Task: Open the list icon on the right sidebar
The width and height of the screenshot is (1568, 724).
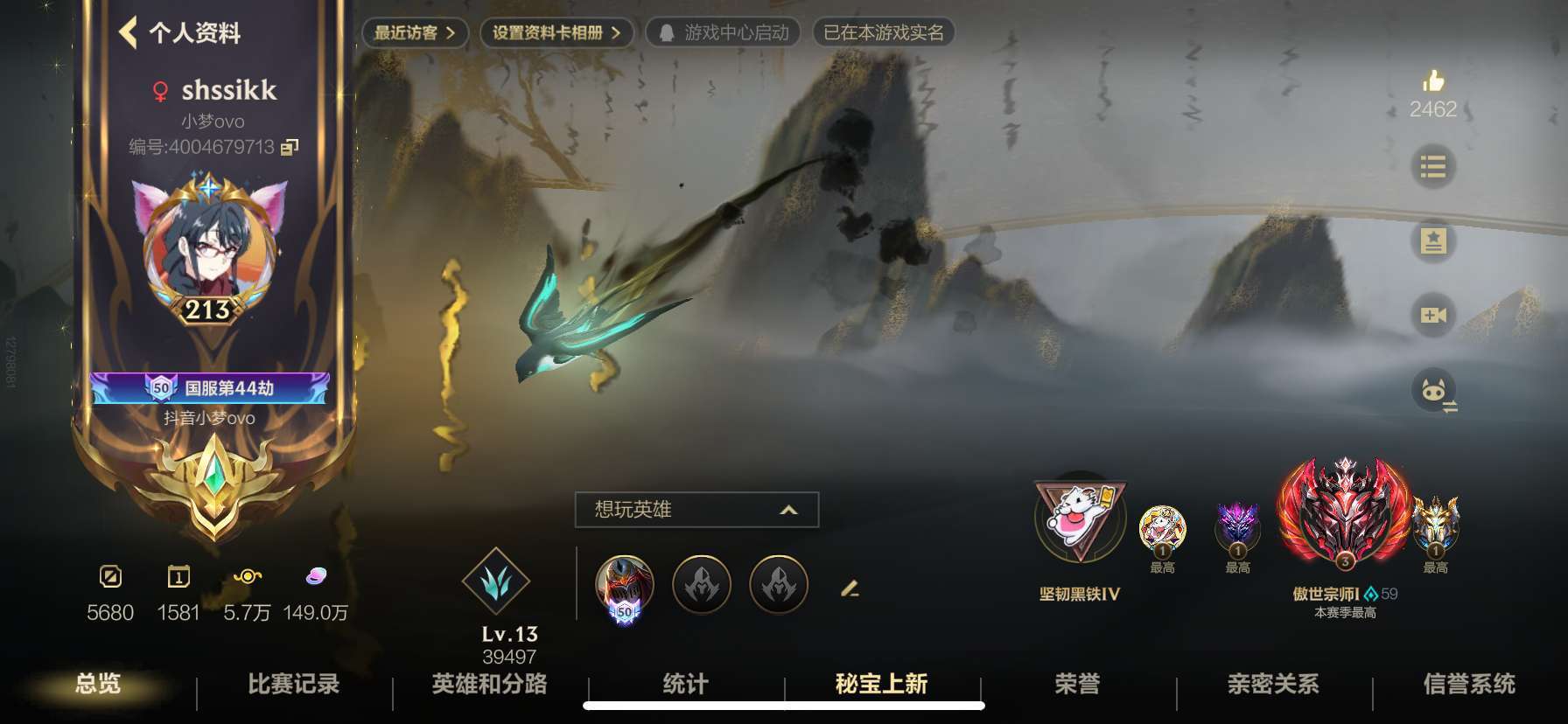Action: click(1432, 168)
